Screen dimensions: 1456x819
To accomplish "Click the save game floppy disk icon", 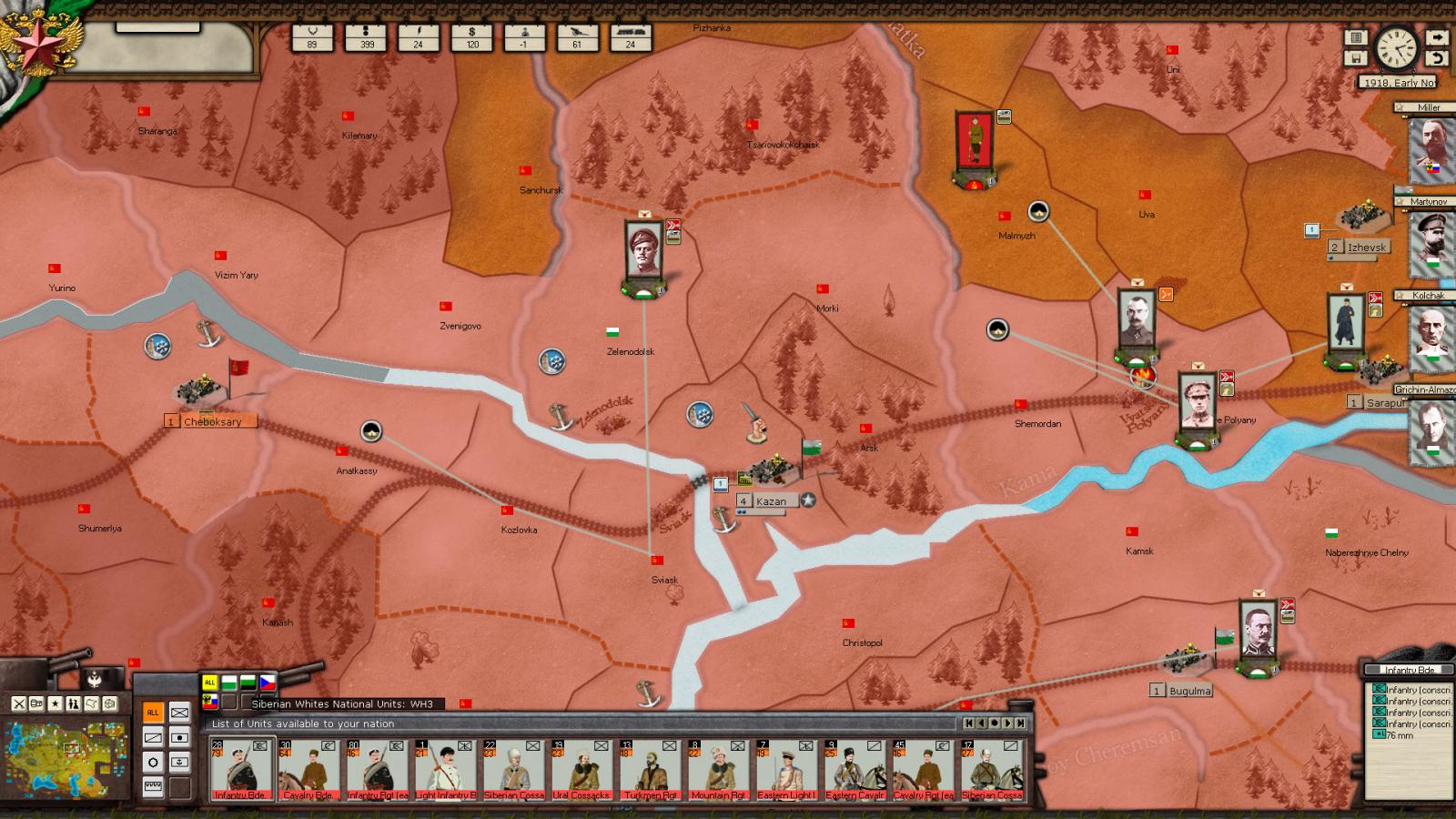I will coord(1356,58).
